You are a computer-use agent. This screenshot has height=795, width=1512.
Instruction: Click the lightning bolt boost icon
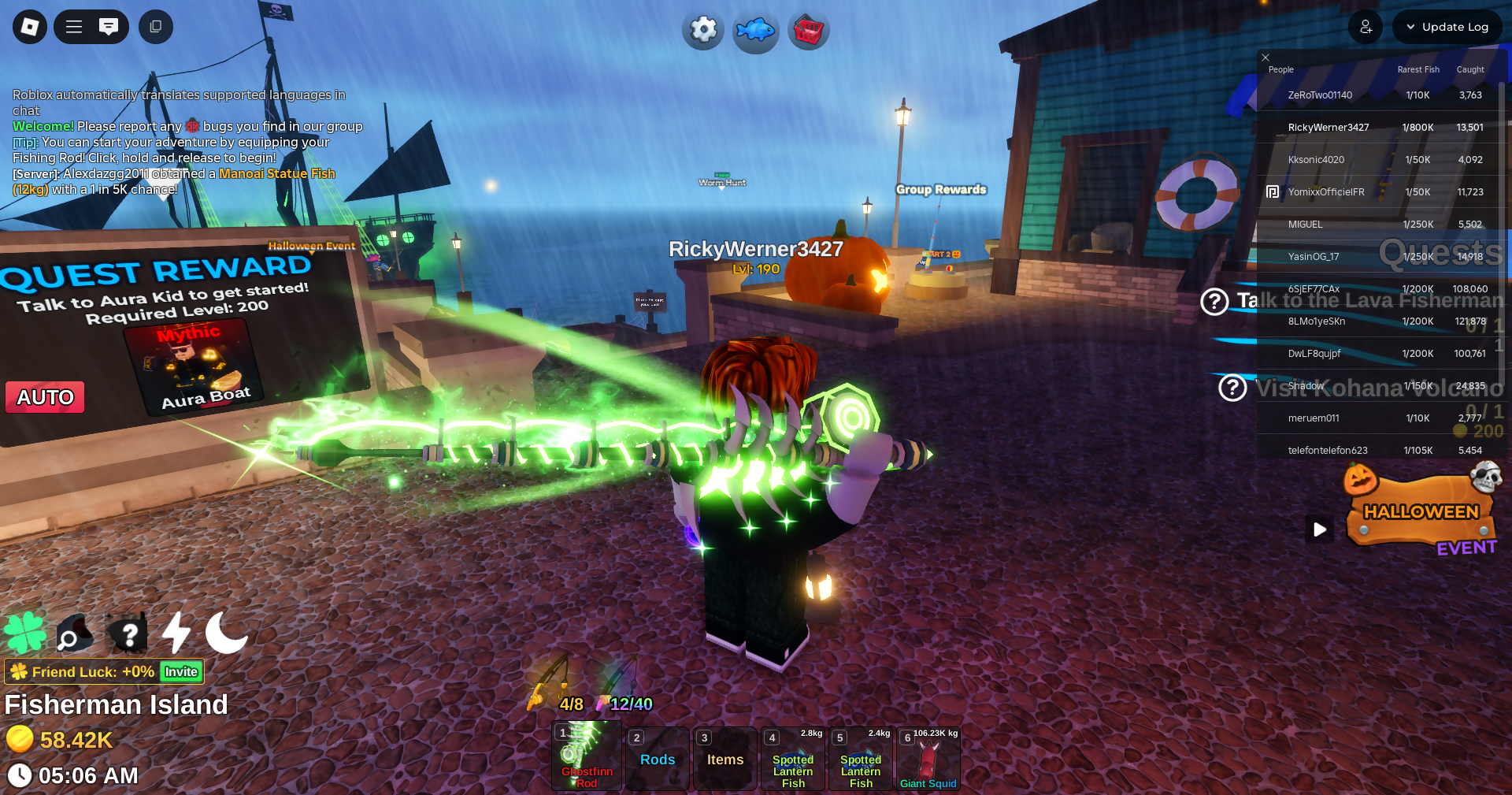click(176, 633)
